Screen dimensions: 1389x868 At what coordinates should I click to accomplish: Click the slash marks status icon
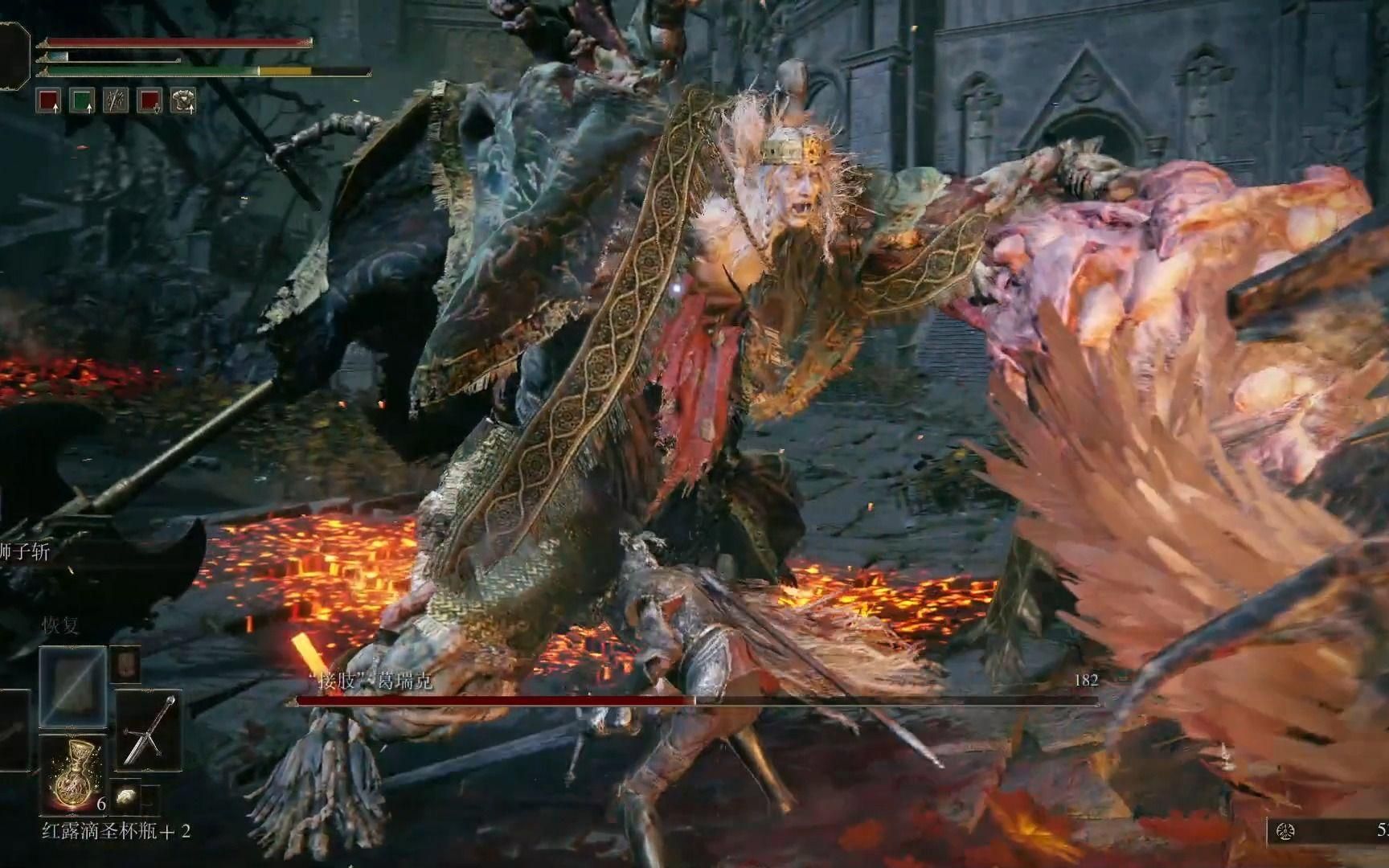click(116, 100)
